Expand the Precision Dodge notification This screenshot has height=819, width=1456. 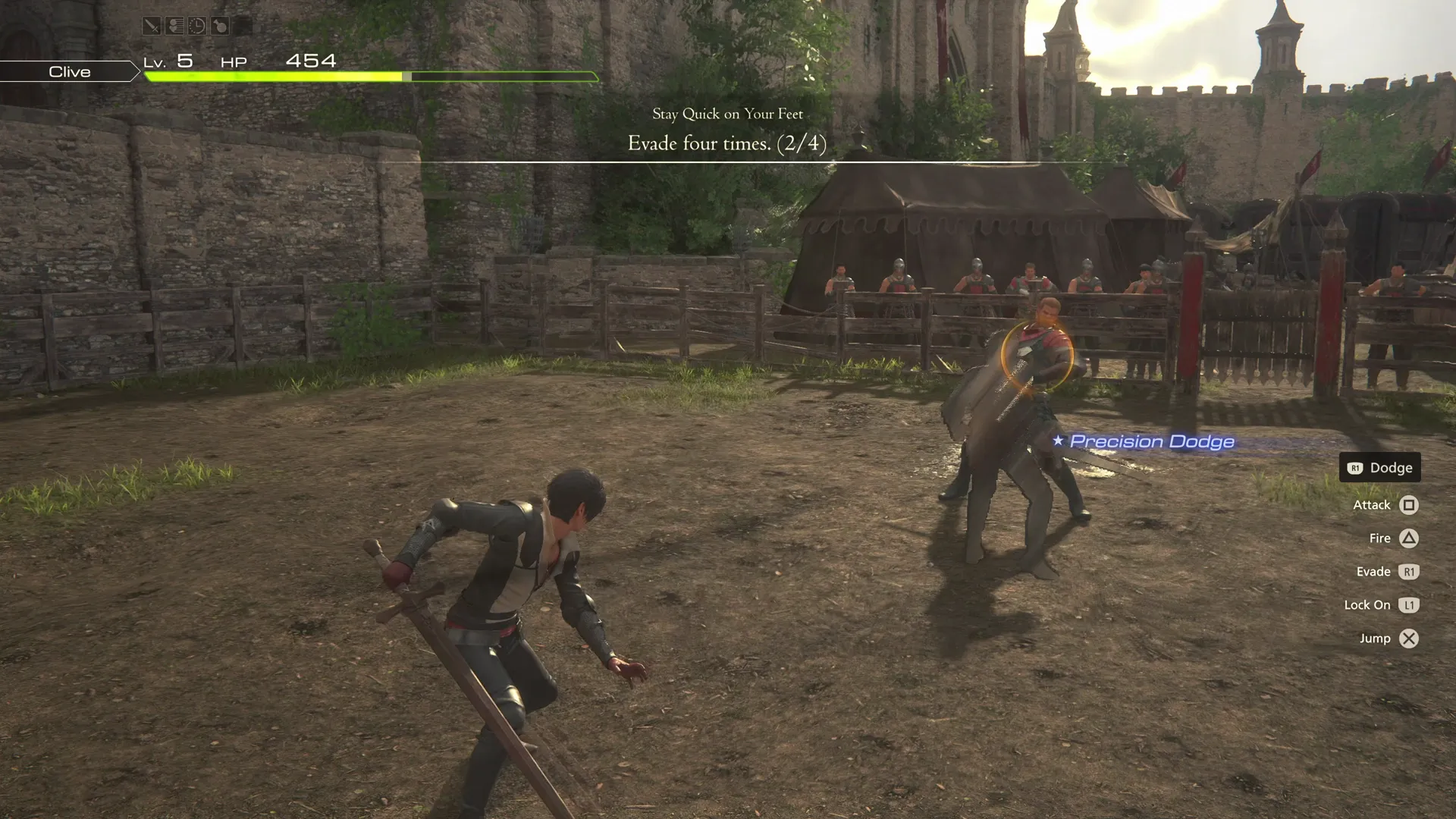tap(1151, 441)
